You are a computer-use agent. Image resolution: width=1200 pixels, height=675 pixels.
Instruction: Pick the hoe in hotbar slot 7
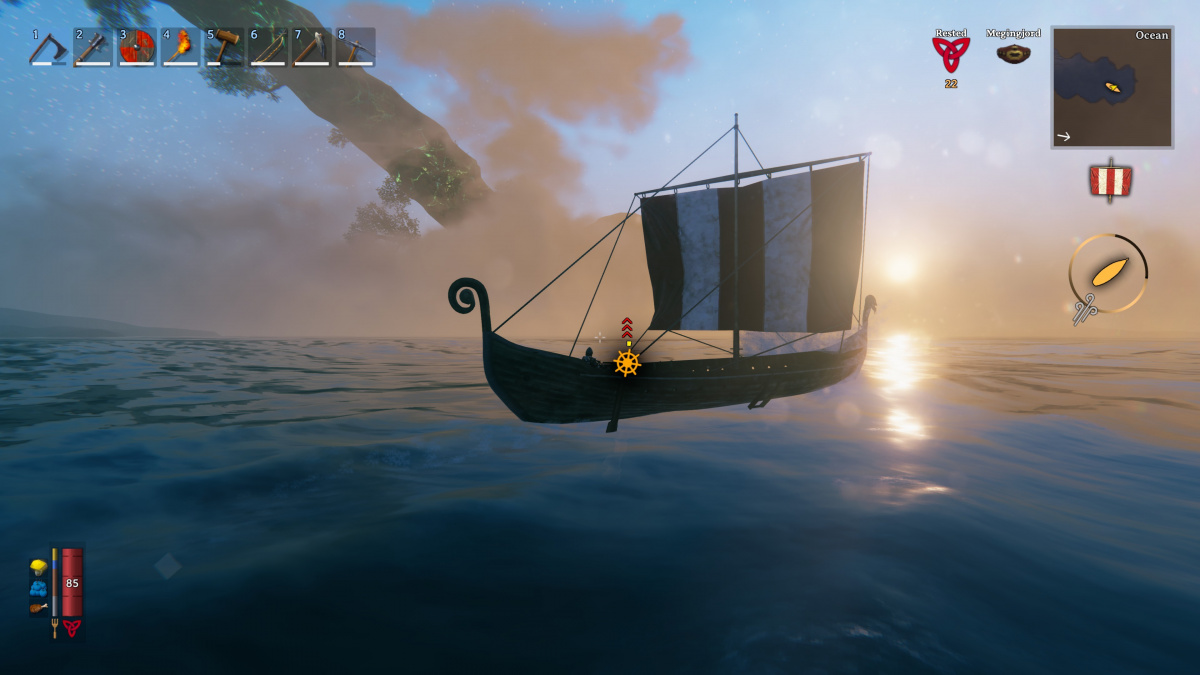point(312,47)
